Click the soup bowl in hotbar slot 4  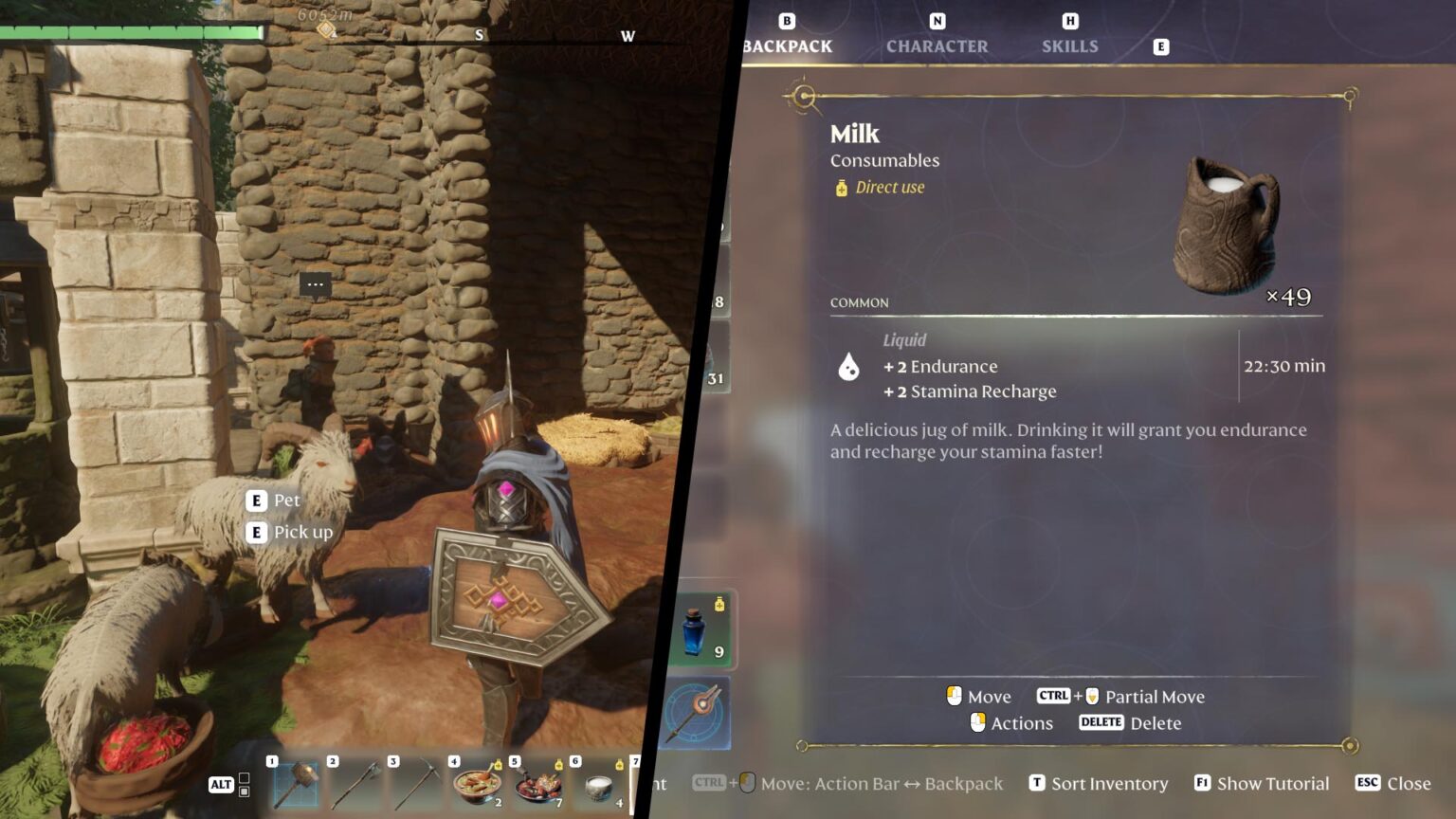477,785
